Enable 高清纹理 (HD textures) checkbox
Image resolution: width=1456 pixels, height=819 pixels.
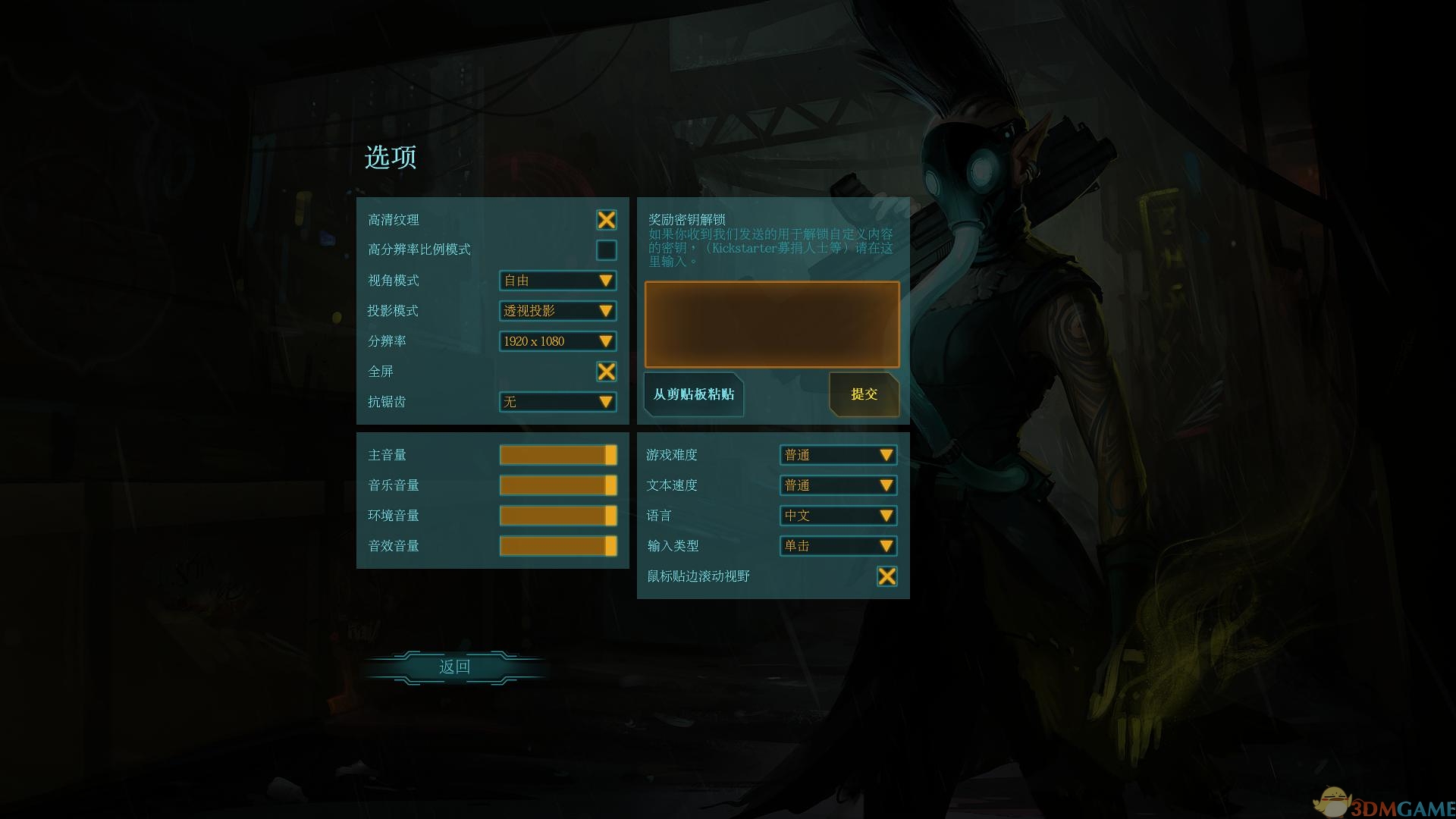click(606, 220)
